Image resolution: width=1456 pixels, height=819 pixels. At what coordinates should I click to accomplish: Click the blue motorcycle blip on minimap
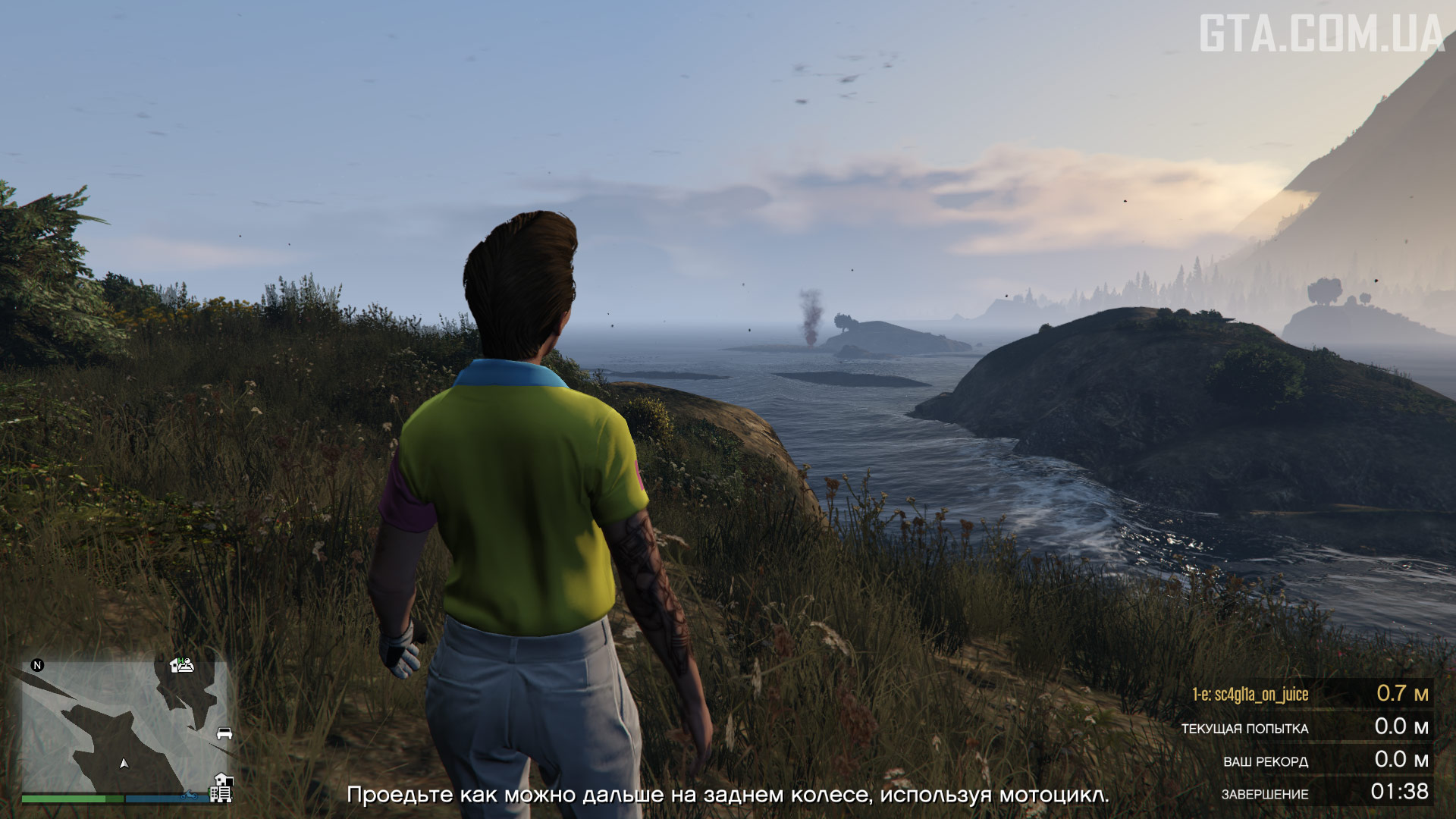click(188, 796)
